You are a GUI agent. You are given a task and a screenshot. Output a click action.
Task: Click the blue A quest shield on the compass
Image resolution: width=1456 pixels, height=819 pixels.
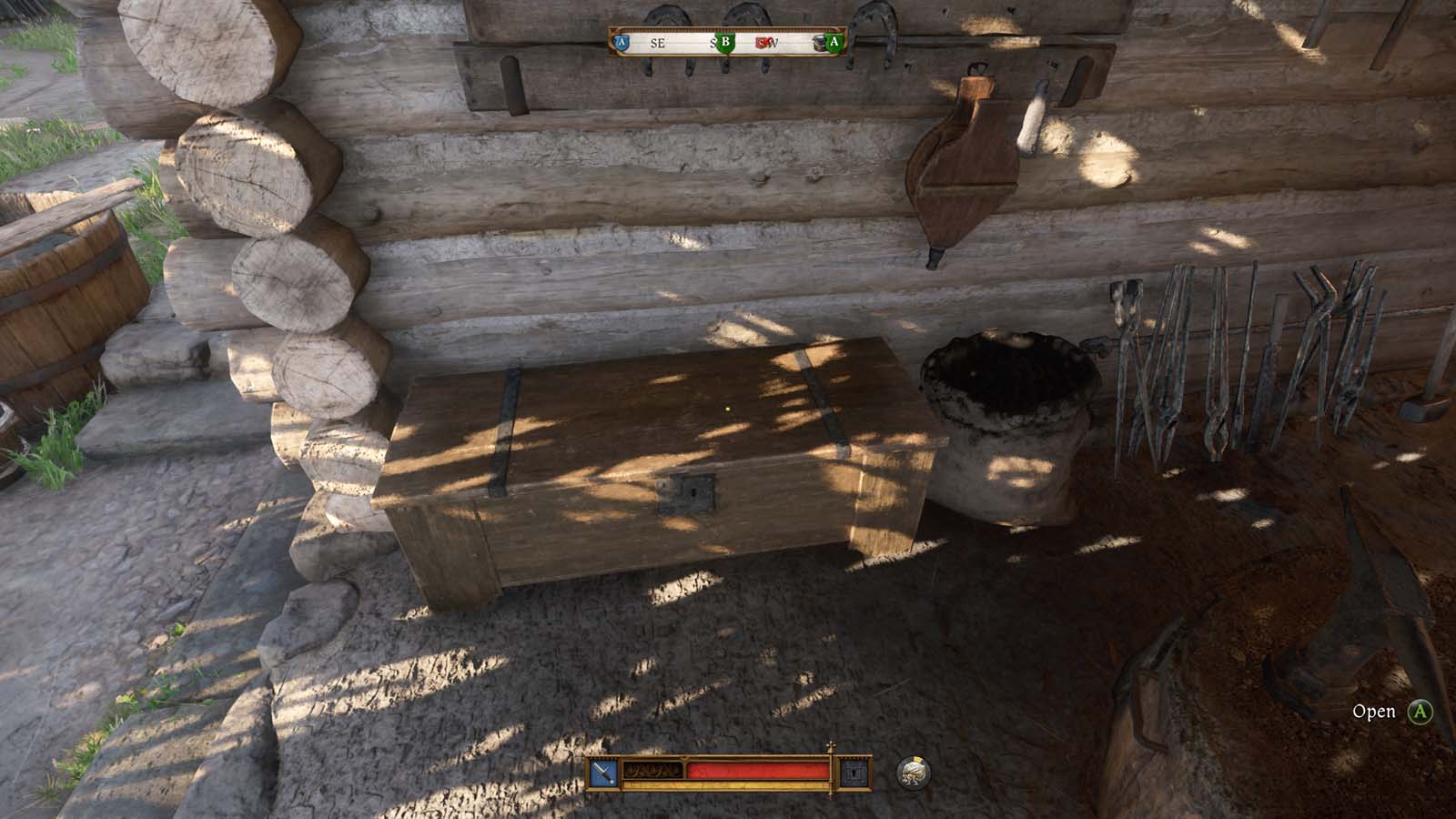pyautogui.click(x=620, y=41)
